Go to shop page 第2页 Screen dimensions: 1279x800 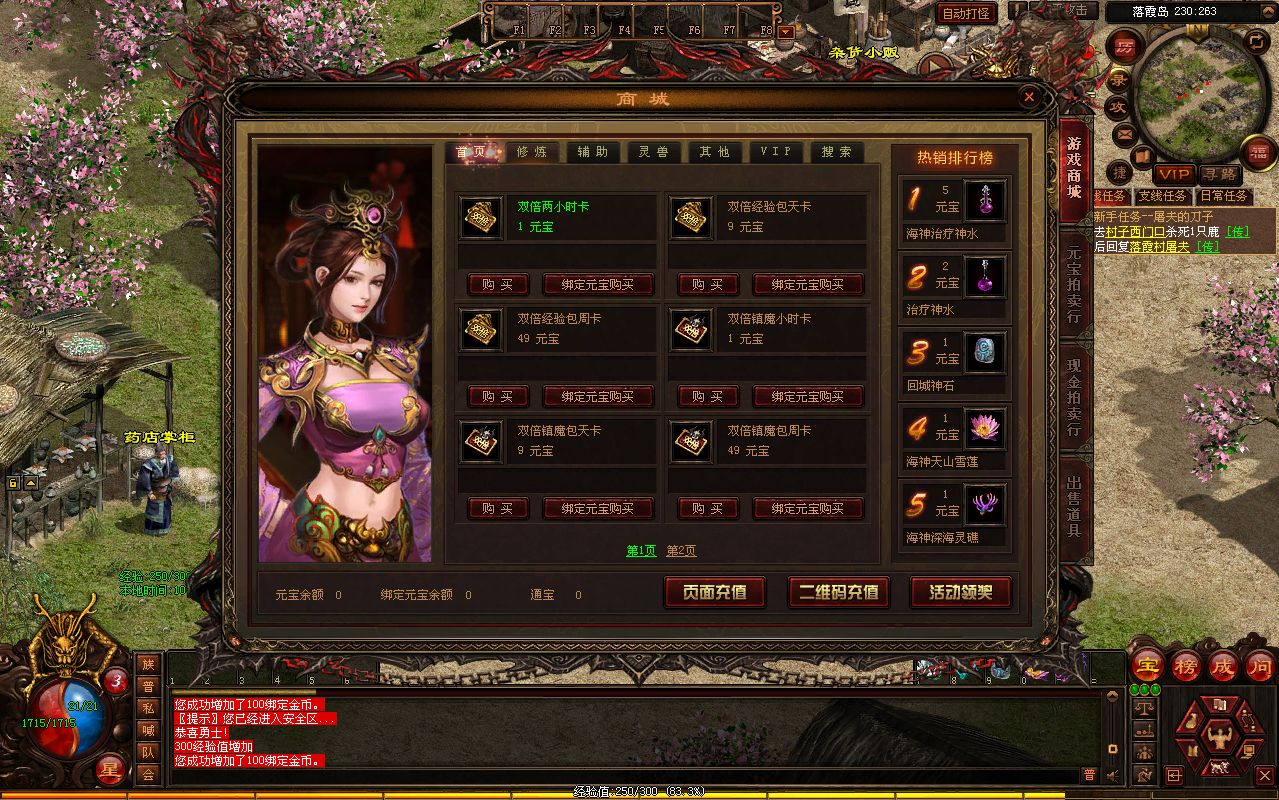click(x=681, y=551)
